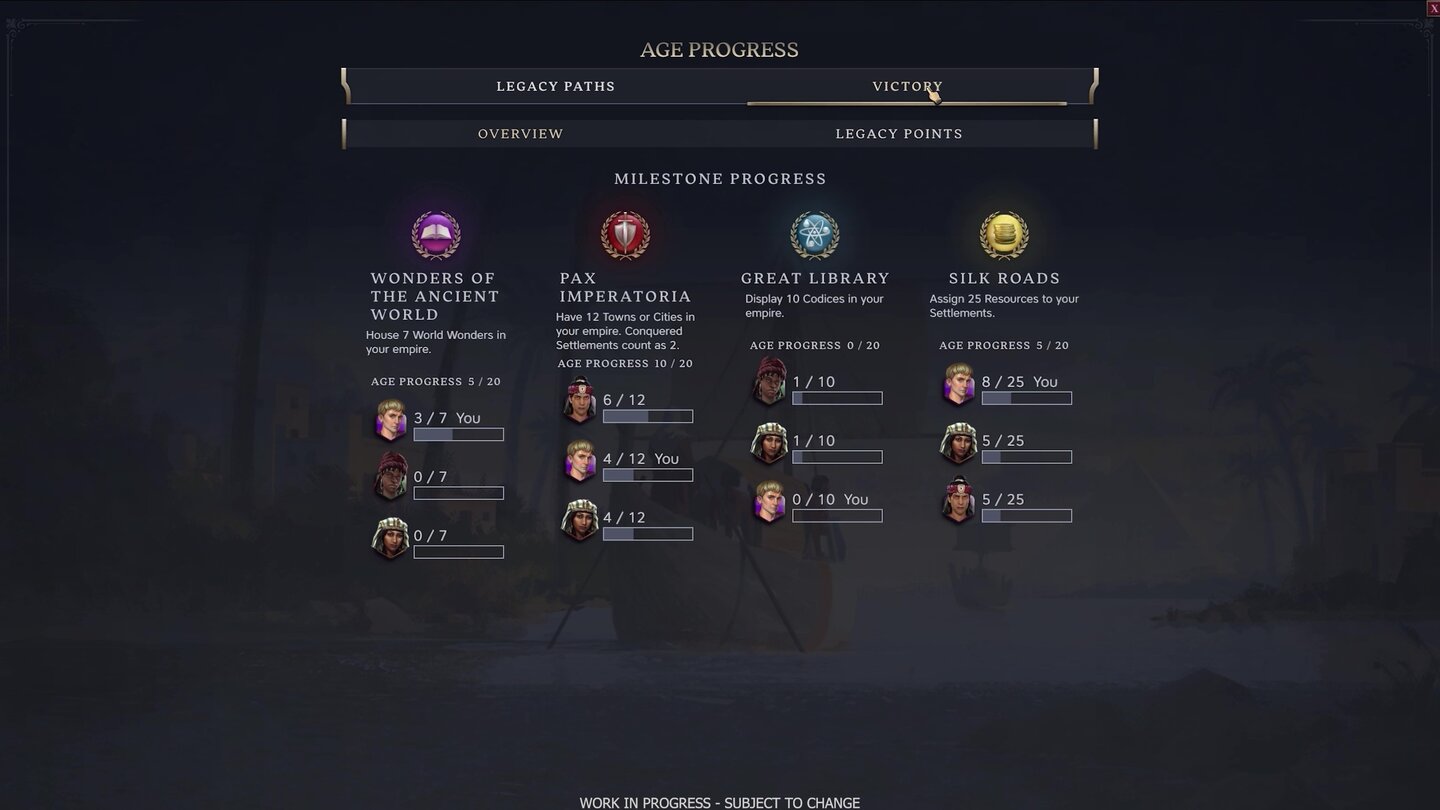Click the bottom leader portrait in Pax Imperatoria

[x=579, y=520]
